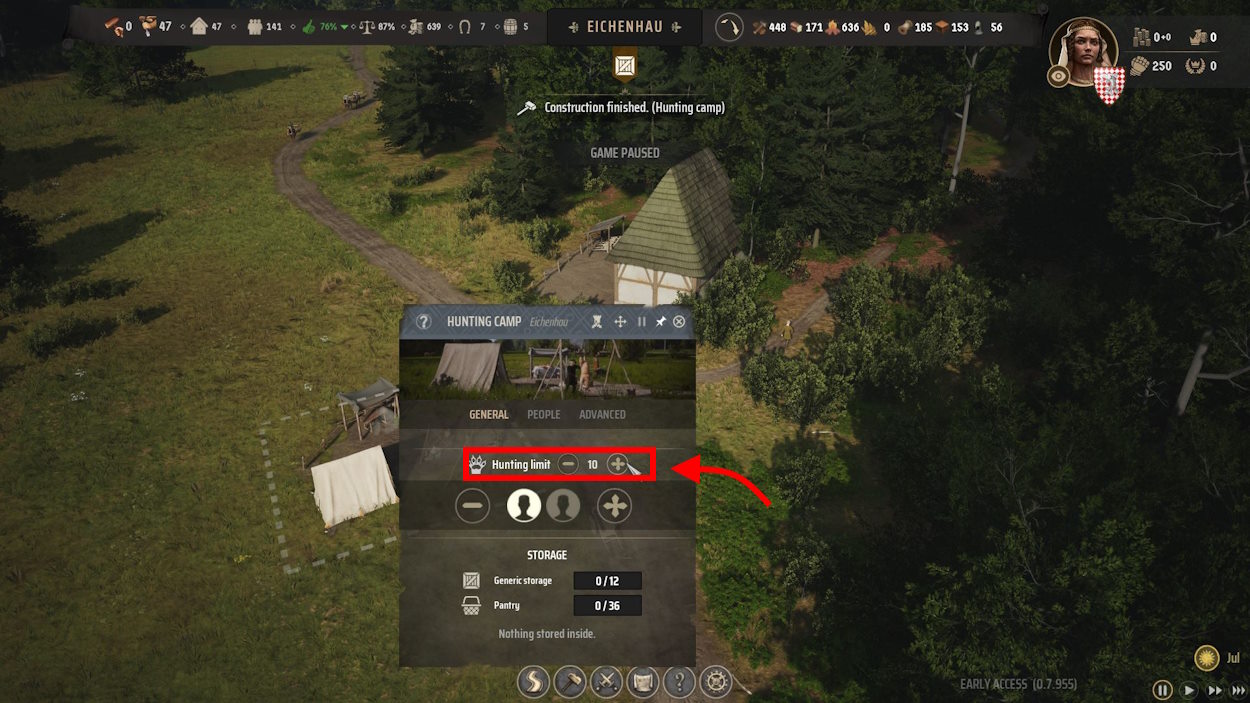Open the Hunting Camp help question mark
This screenshot has width=1250, height=703.
pos(424,322)
